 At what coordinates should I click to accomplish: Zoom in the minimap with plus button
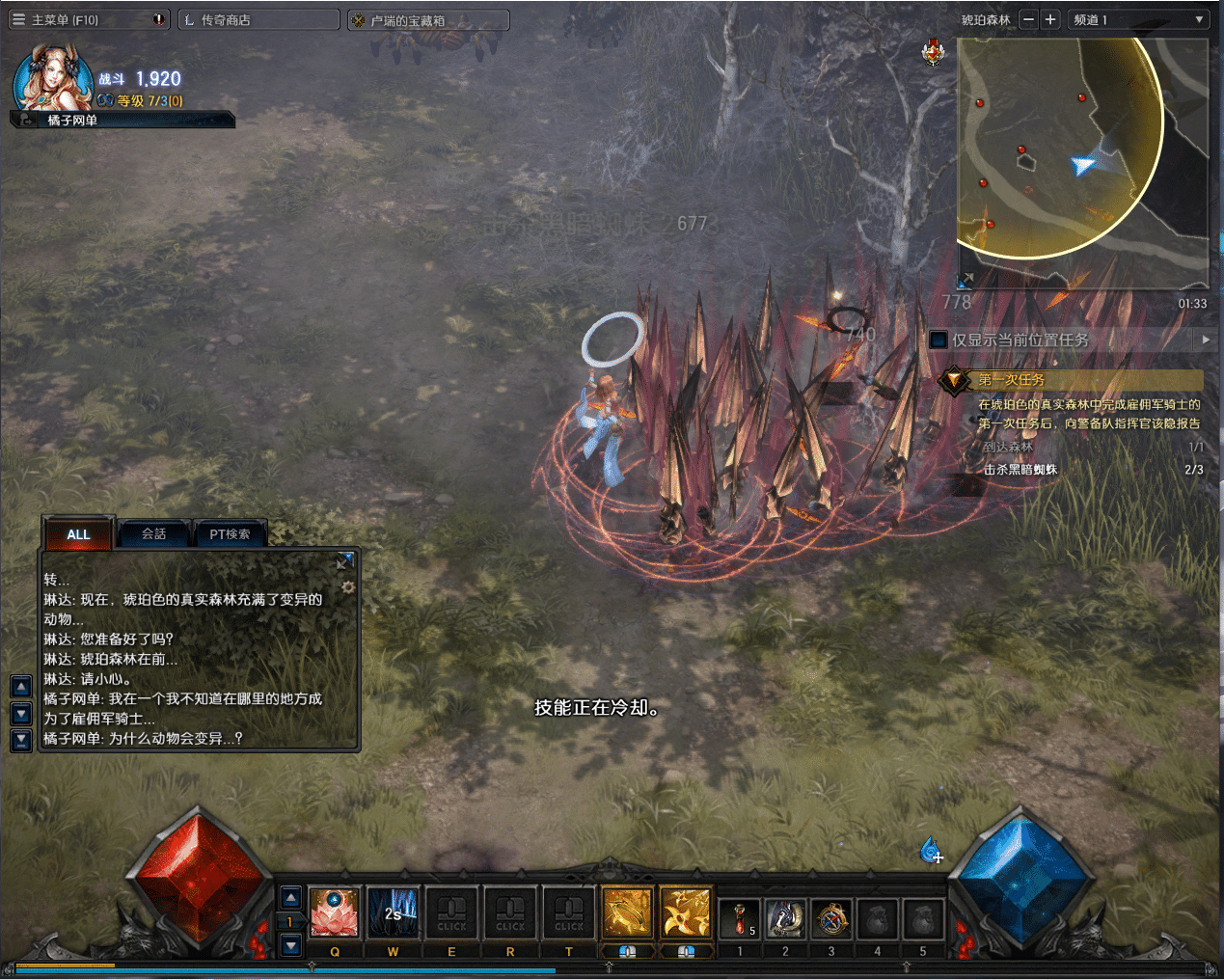tap(1050, 19)
